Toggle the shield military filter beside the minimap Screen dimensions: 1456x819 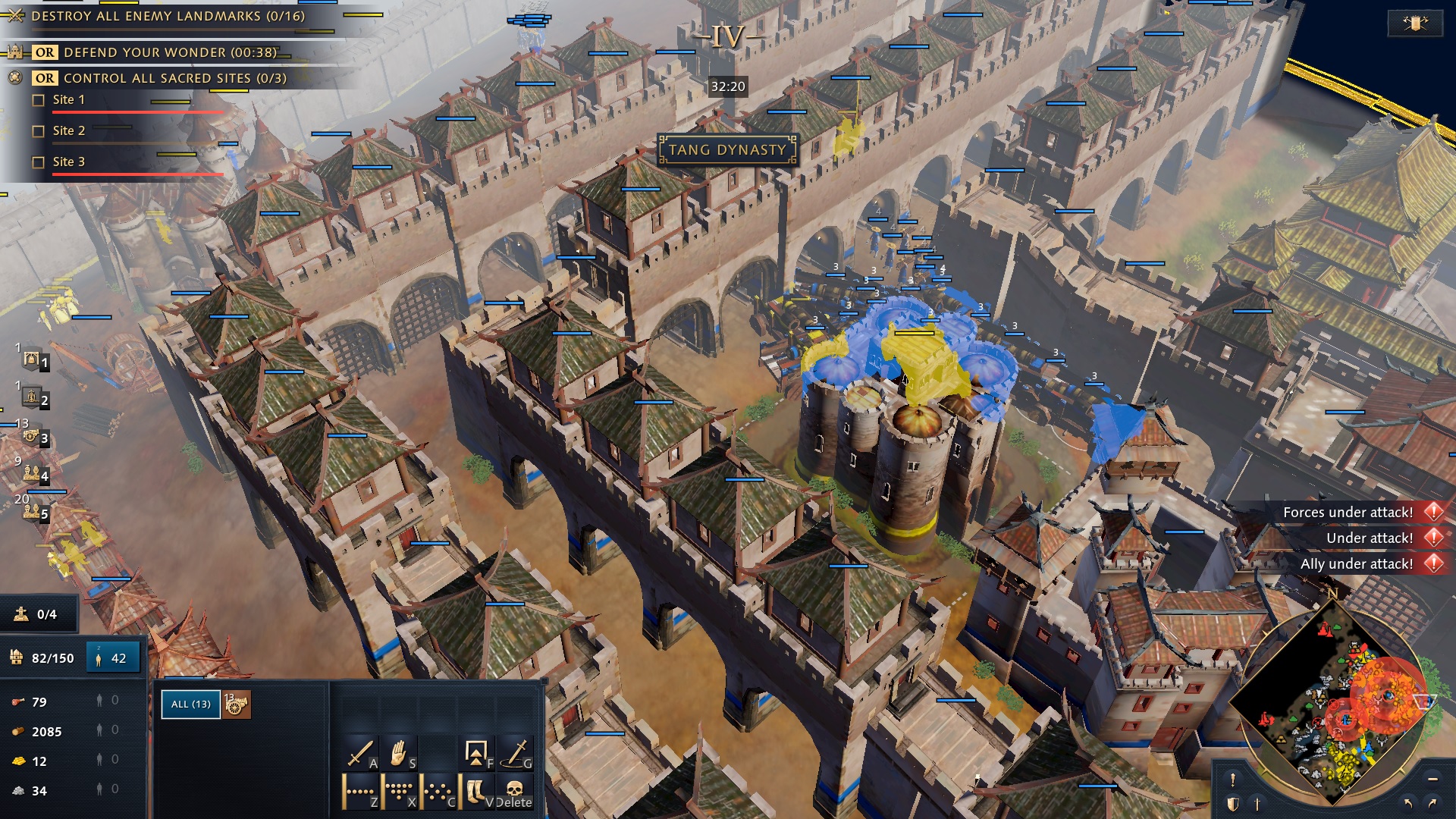pyautogui.click(x=1232, y=804)
